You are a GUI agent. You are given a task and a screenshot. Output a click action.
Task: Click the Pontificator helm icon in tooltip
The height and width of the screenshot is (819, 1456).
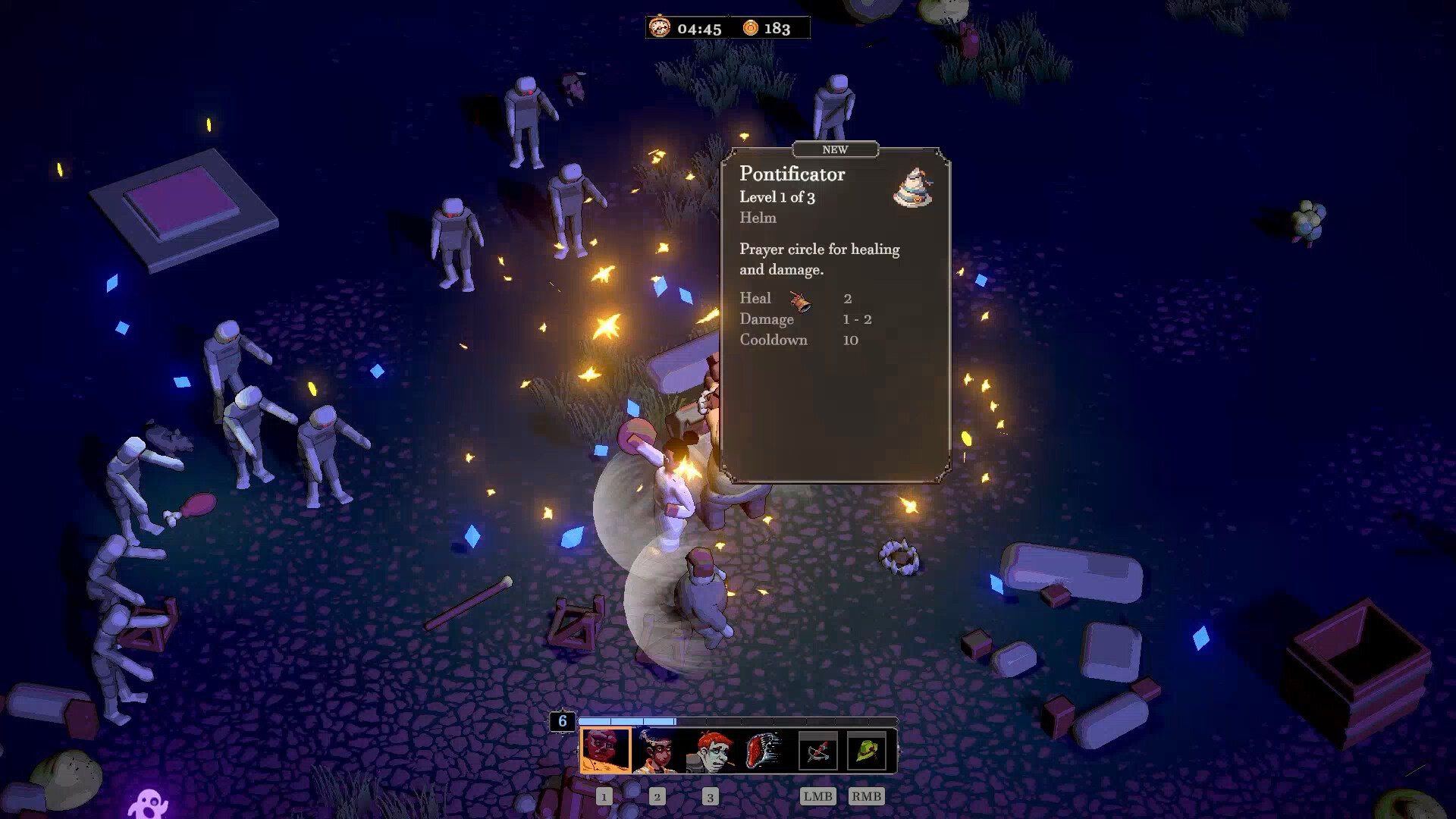click(913, 188)
